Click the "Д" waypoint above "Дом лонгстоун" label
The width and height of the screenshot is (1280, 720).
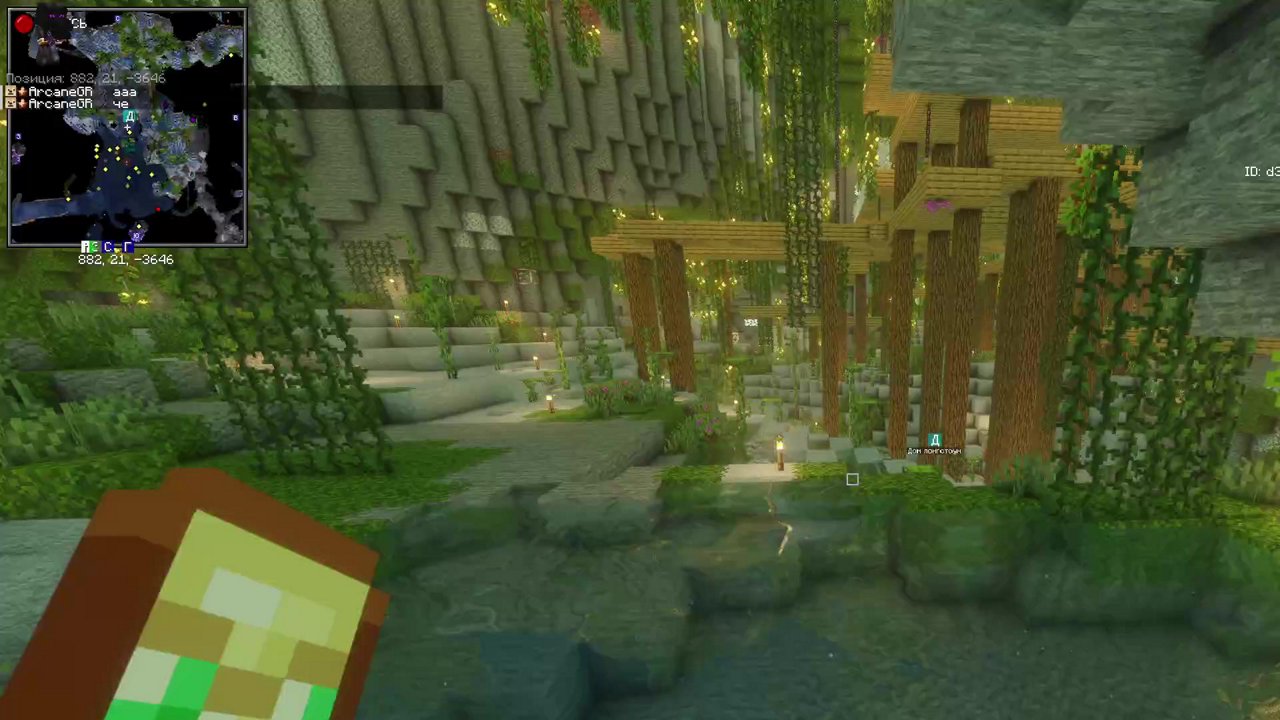tap(934, 440)
